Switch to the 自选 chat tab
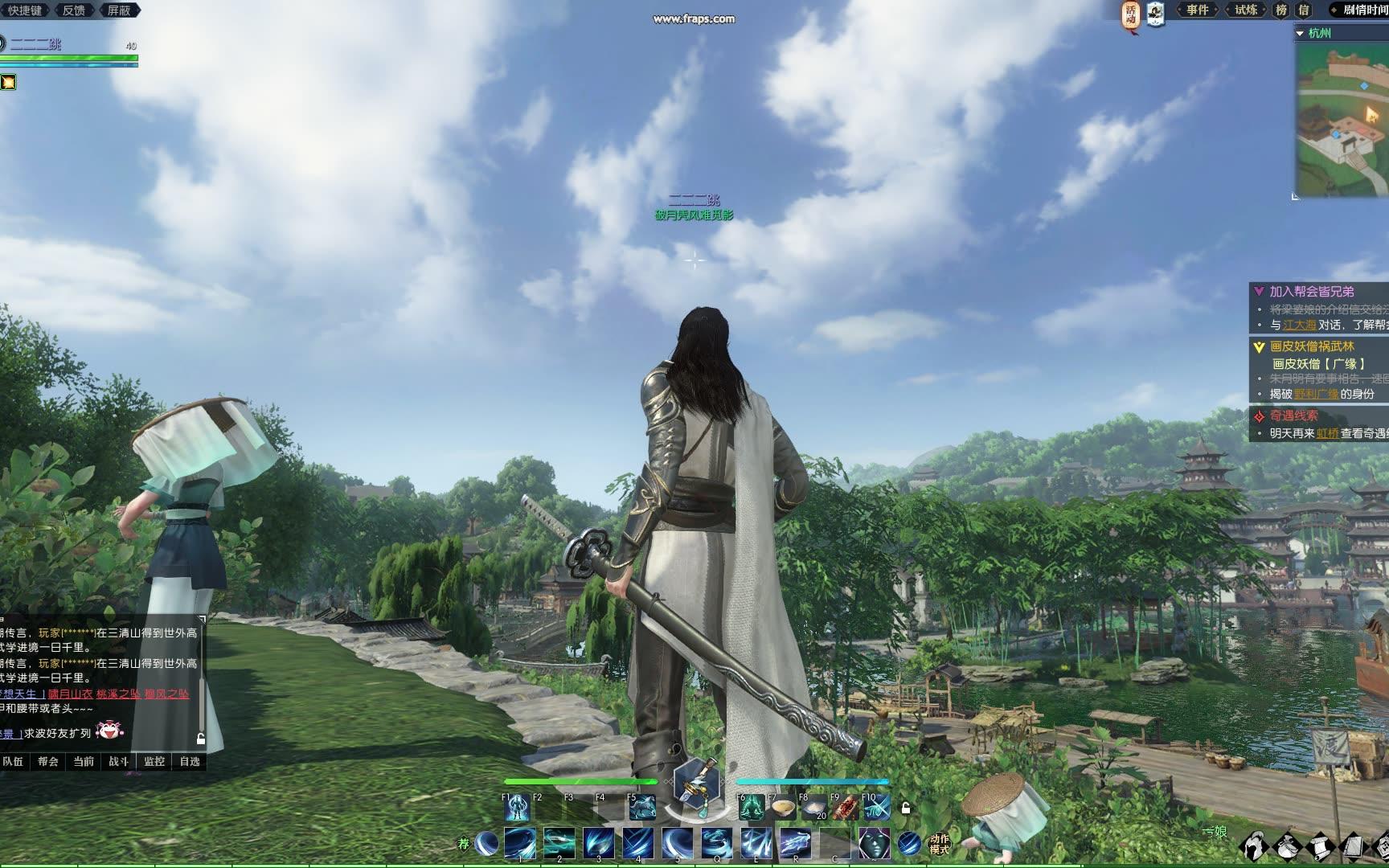1389x868 pixels. coord(190,761)
